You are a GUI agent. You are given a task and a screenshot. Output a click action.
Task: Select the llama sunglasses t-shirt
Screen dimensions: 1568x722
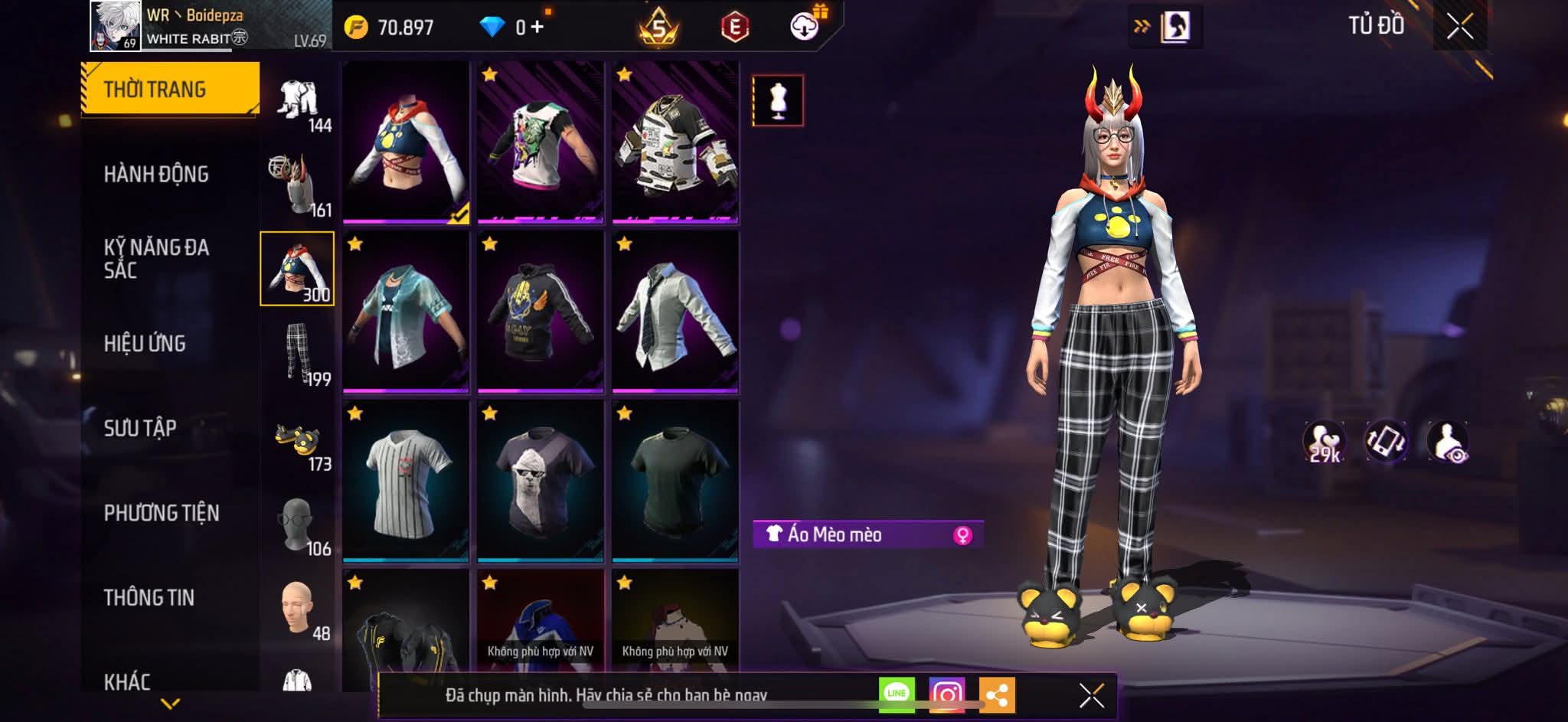(541, 482)
